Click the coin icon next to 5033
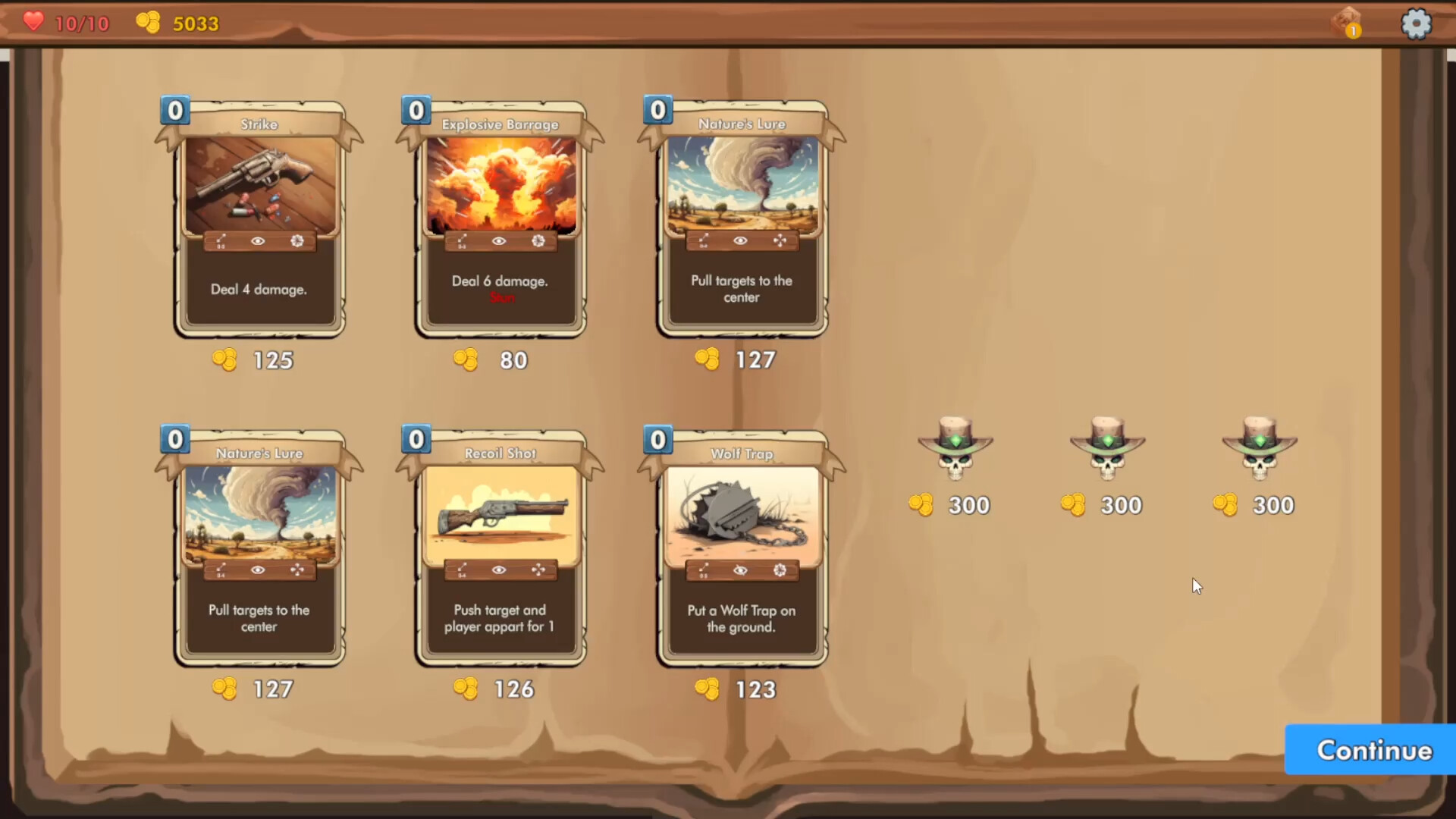 pyautogui.click(x=149, y=22)
